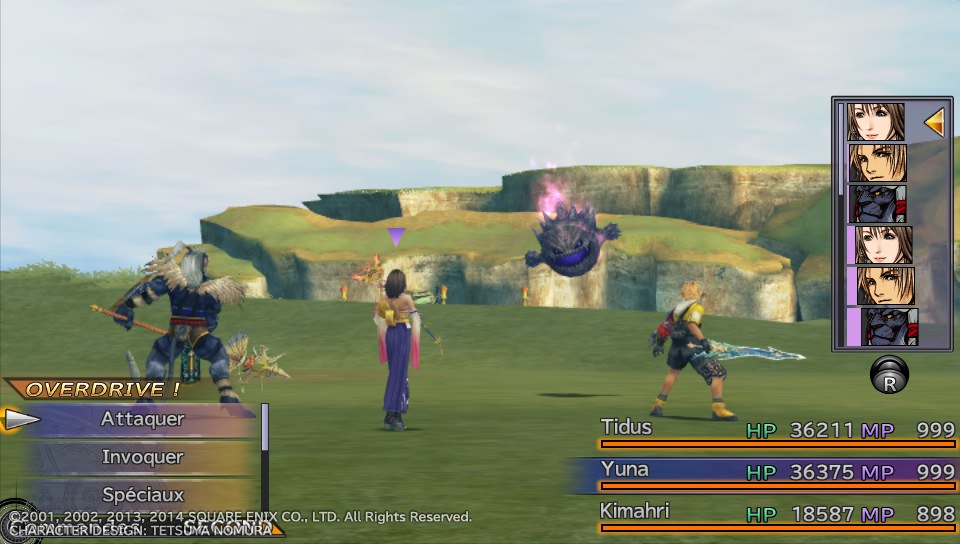960x544 pixels.
Task: Select Tidus in the party status list
Action: point(775,430)
